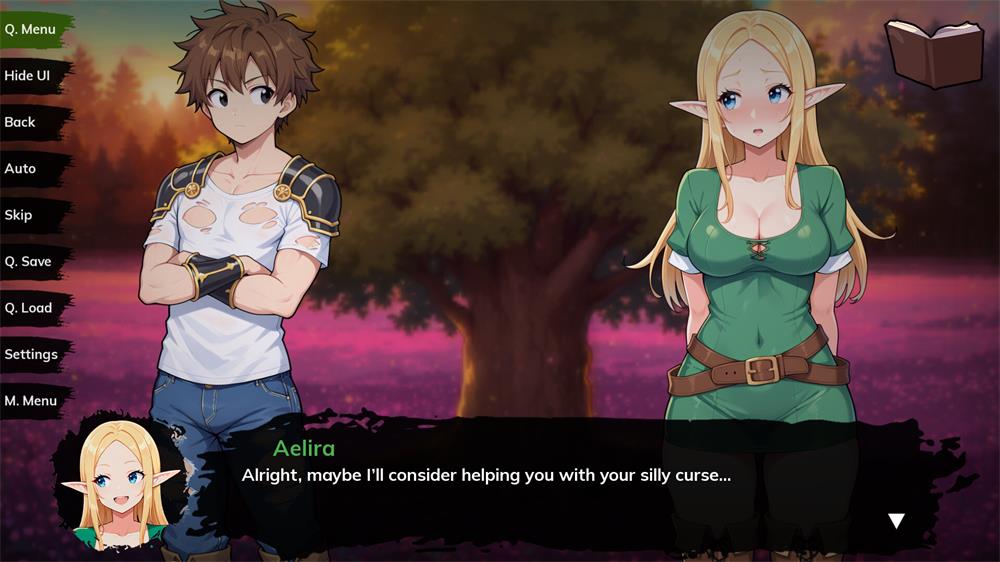
Task: Click Hide UI to hide the interface
Action: pyautogui.click(x=28, y=76)
